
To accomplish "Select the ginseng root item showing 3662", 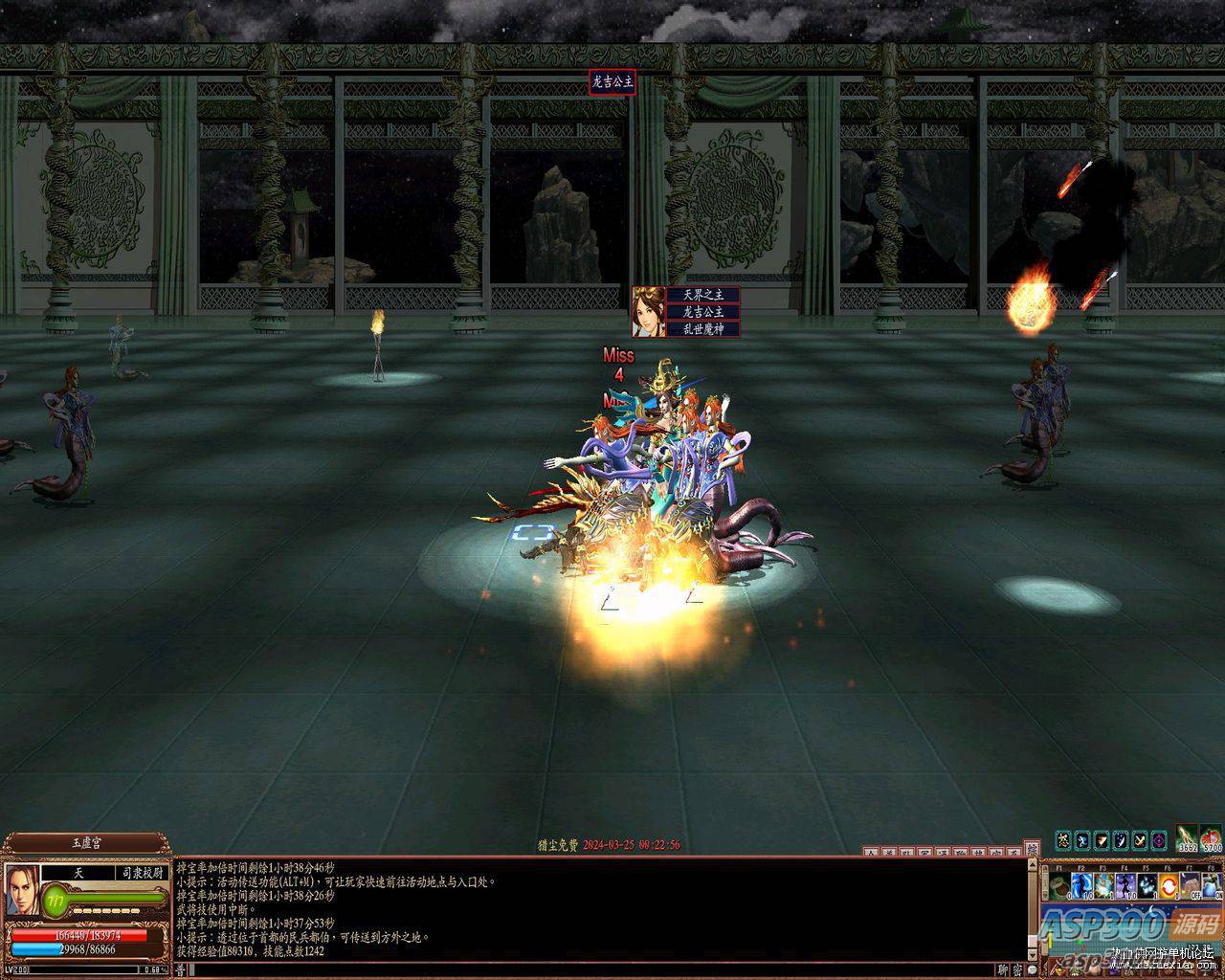I will coord(1188,839).
